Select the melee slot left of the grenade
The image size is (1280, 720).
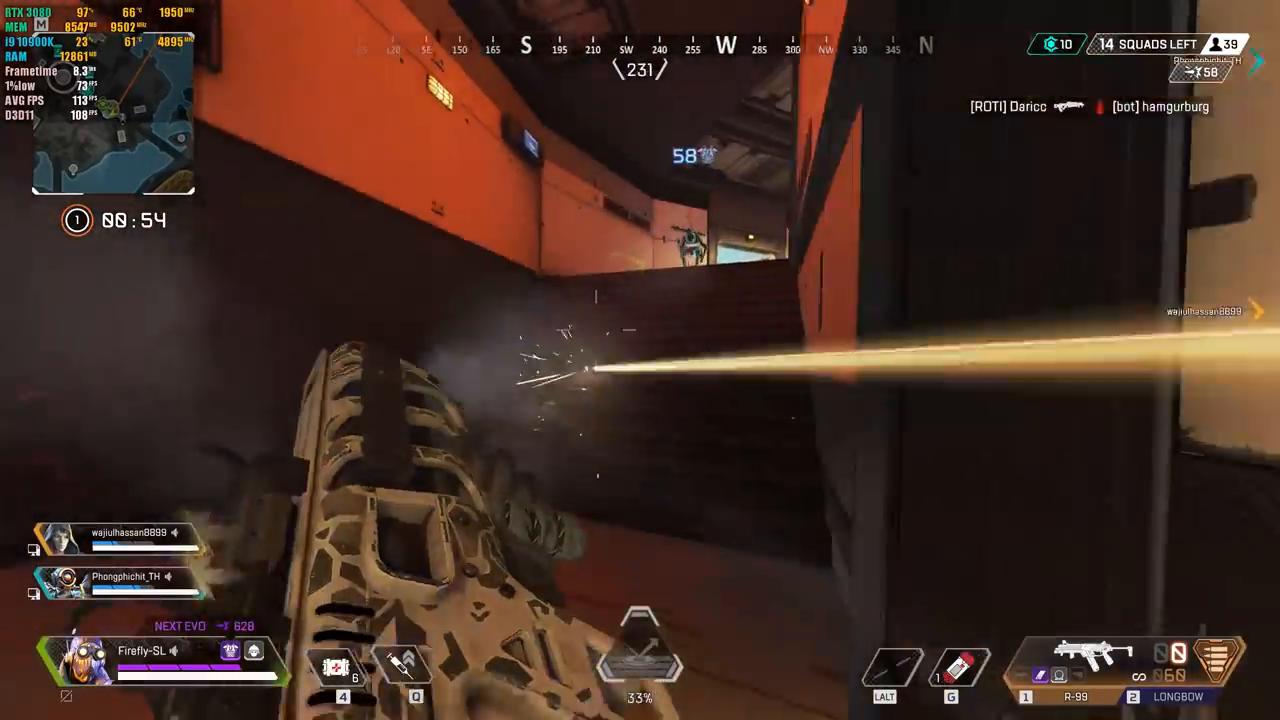pyautogui.click(x=893, y=667)
